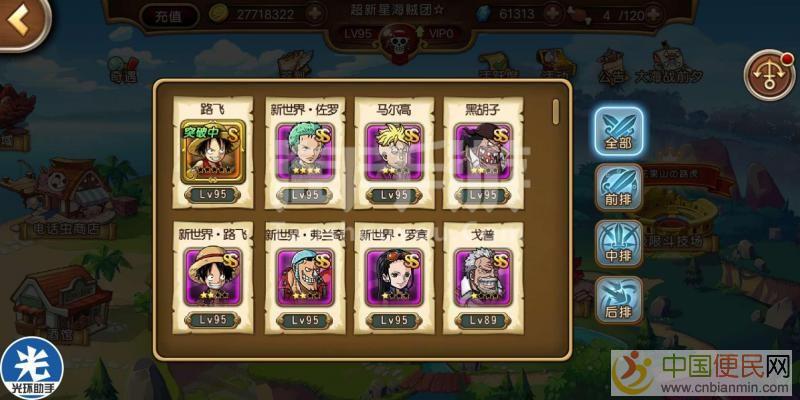Switch to the 后排 back row filter
Viewport: 800px width, 400px height.
(617, 297)
